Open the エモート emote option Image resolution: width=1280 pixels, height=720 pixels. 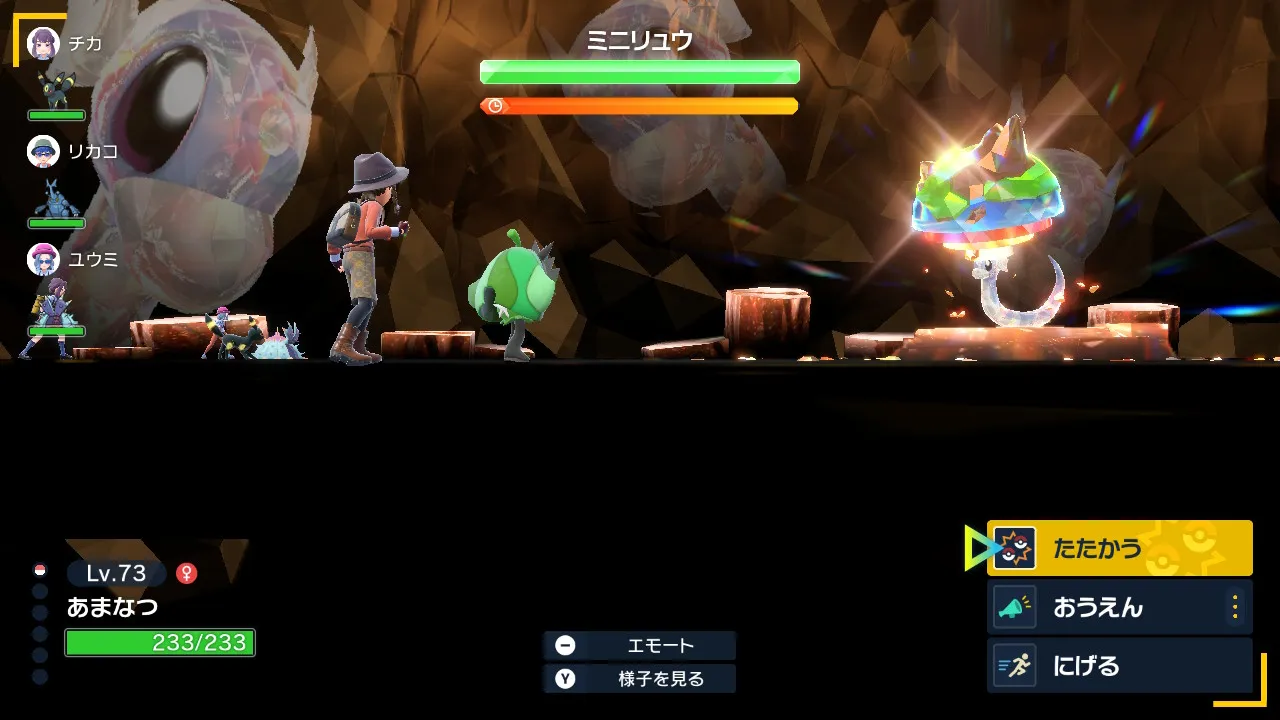click(x=640, y=645)
